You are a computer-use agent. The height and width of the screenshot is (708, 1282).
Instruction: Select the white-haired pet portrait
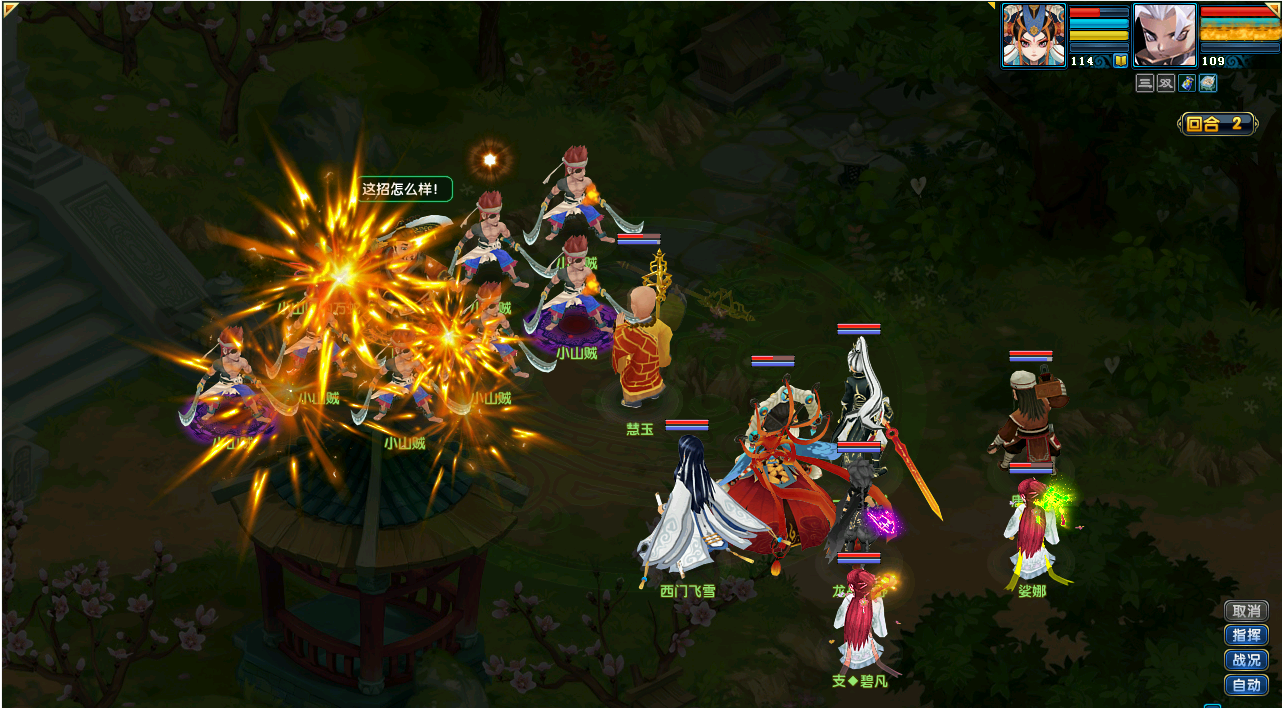[1165, 35]
